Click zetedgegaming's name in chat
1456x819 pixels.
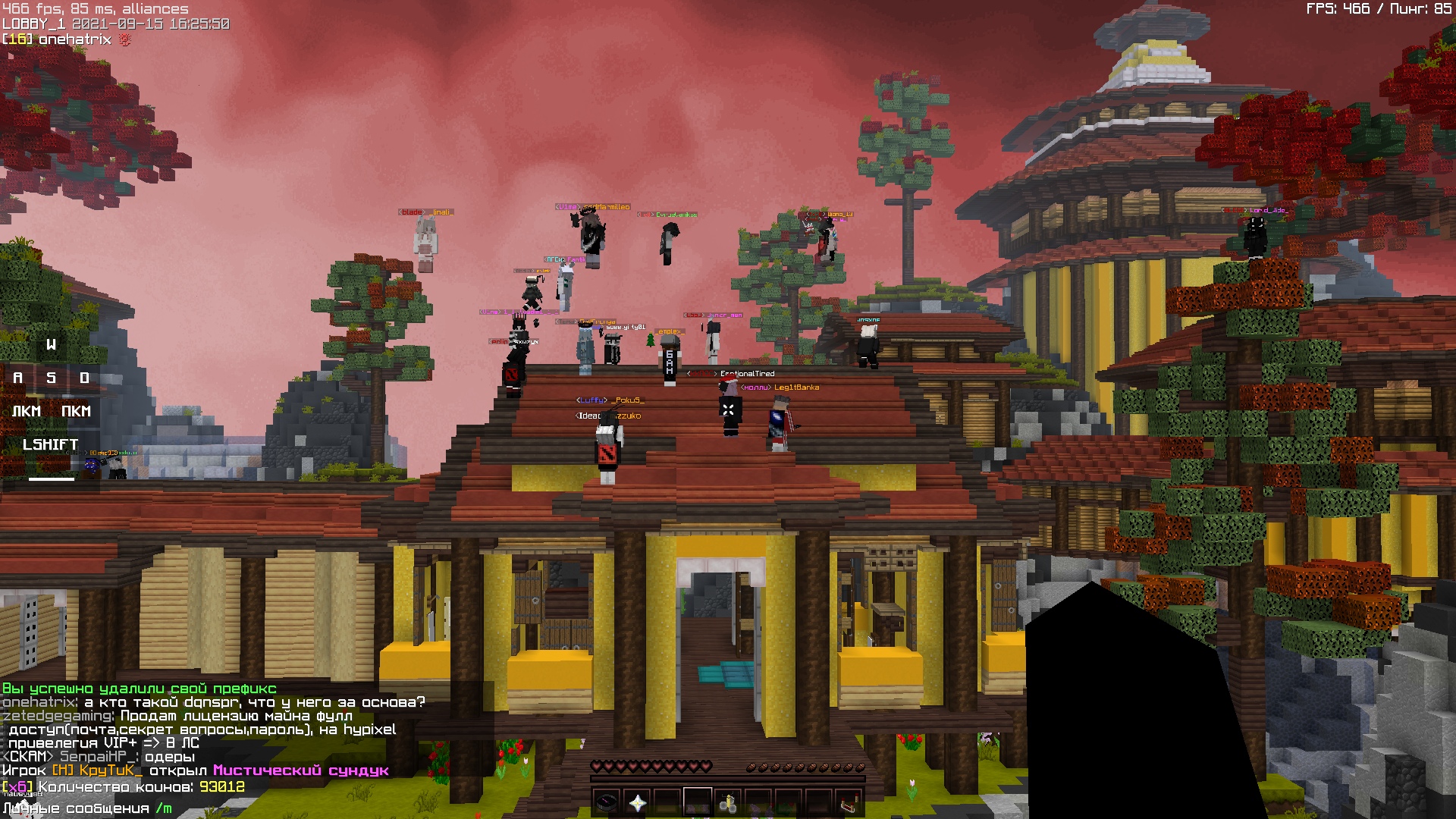coord(58,716)
